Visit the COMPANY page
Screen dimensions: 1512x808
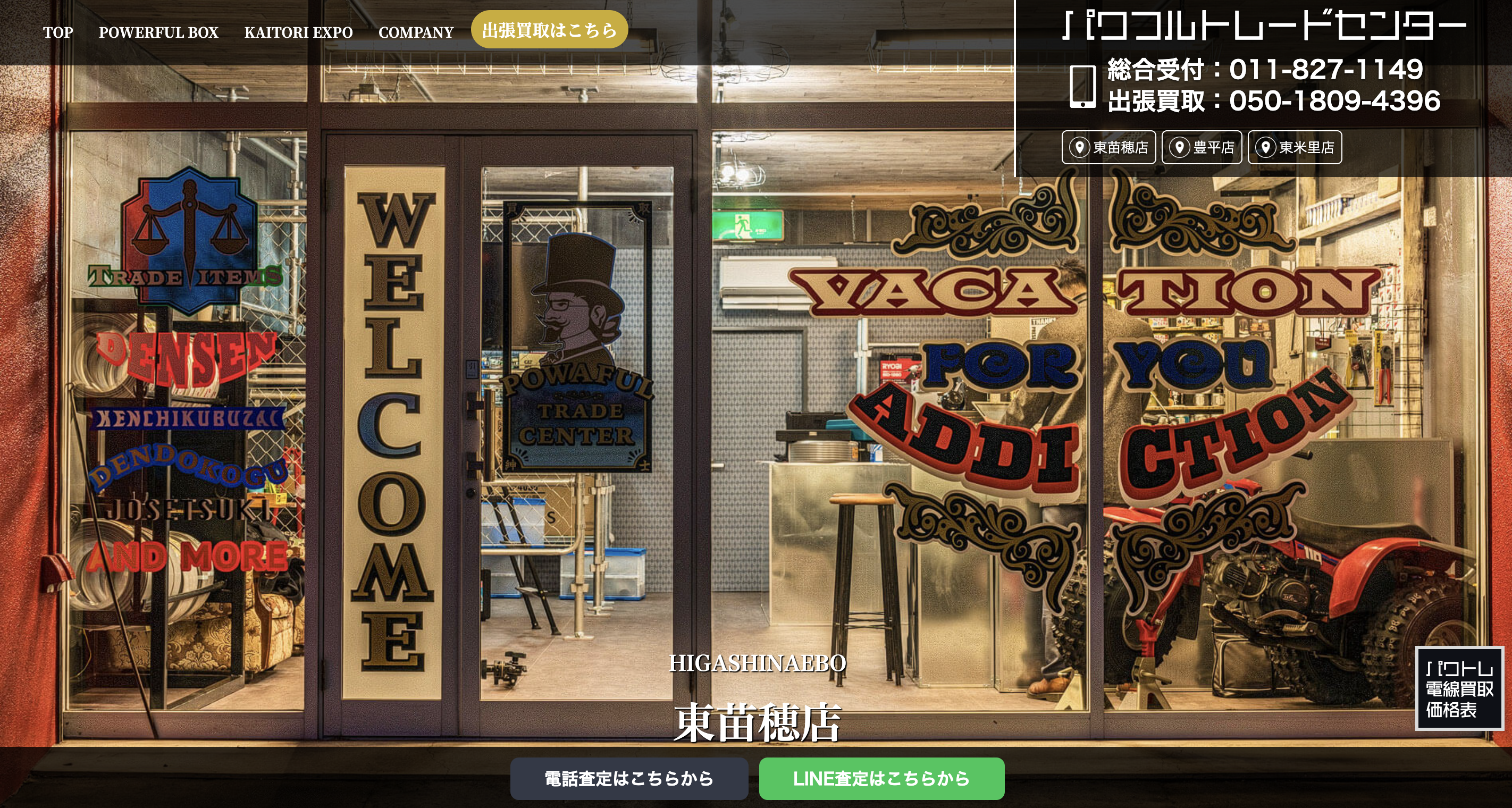(x=416, y=32)
